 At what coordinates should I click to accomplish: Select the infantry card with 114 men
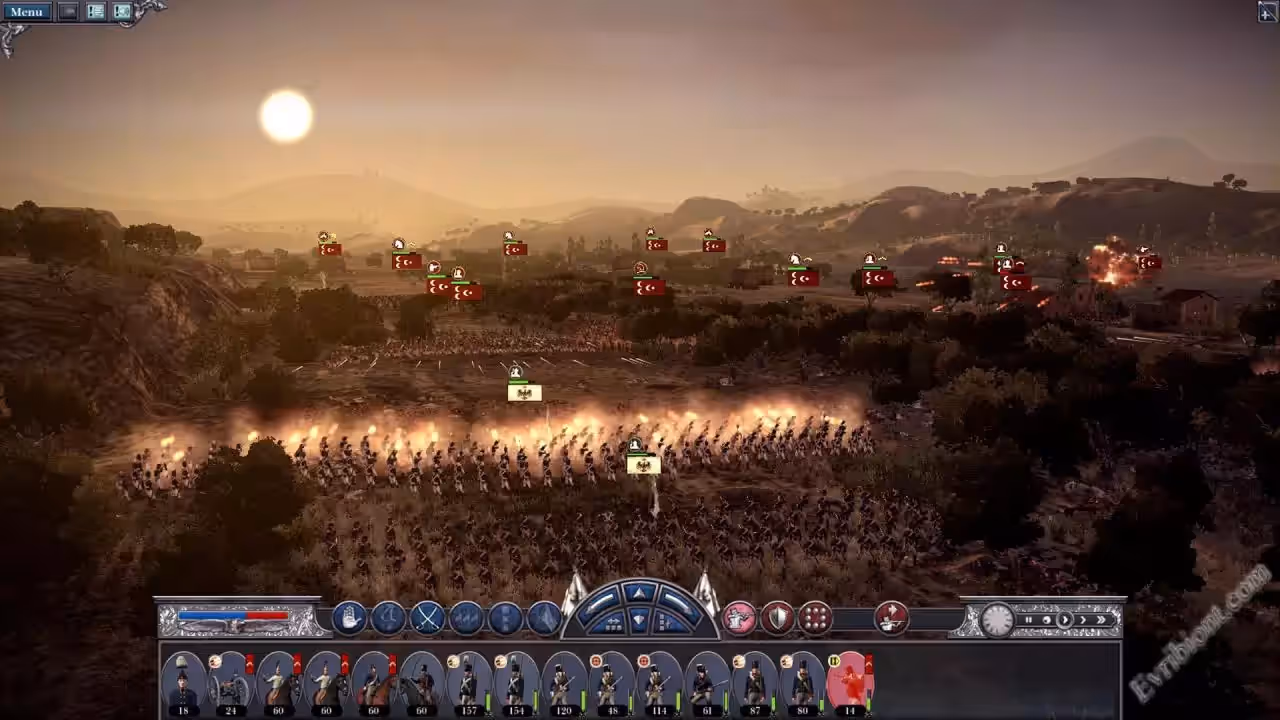pyautogui.click(x=657, y=682)
